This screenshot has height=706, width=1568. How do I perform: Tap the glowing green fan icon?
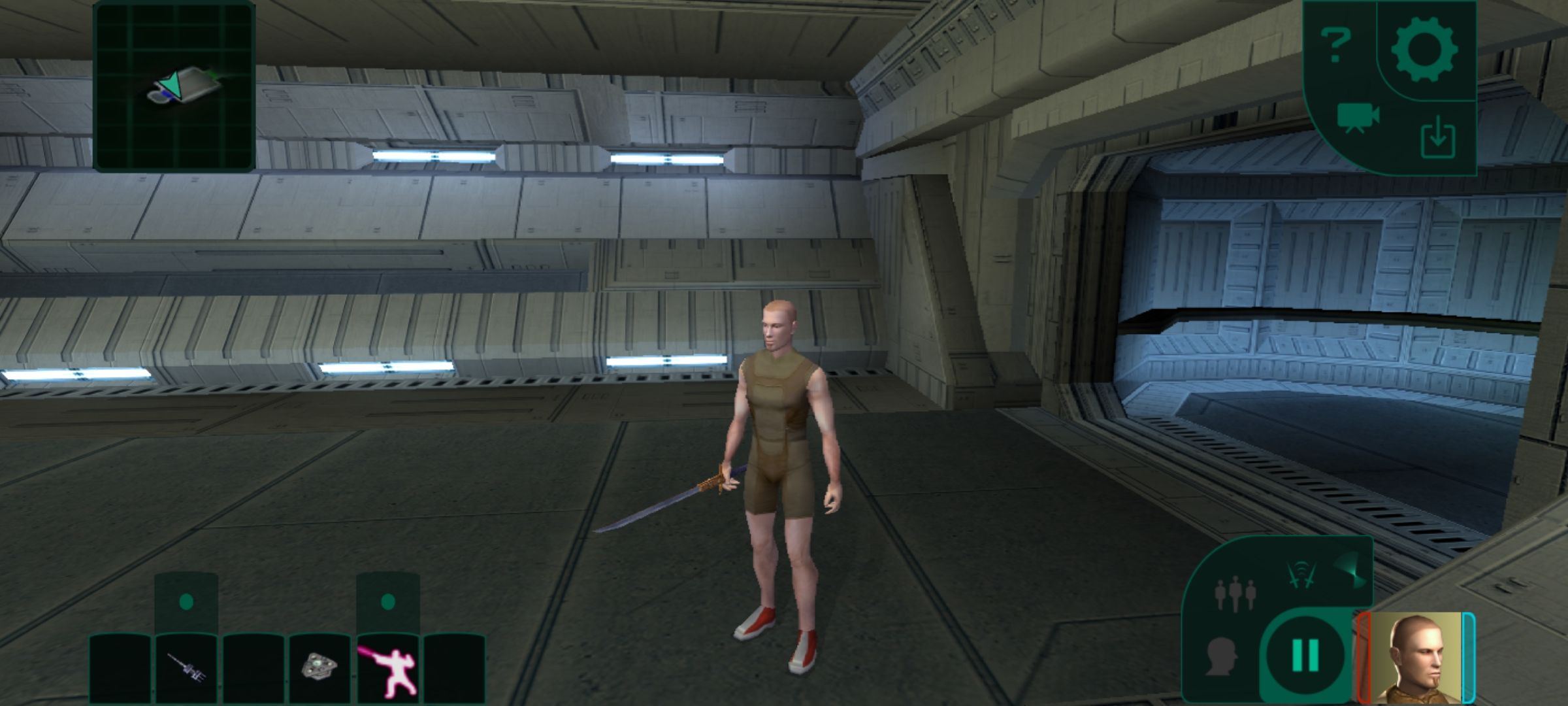pyautogui.click(x=1348, y=570)
